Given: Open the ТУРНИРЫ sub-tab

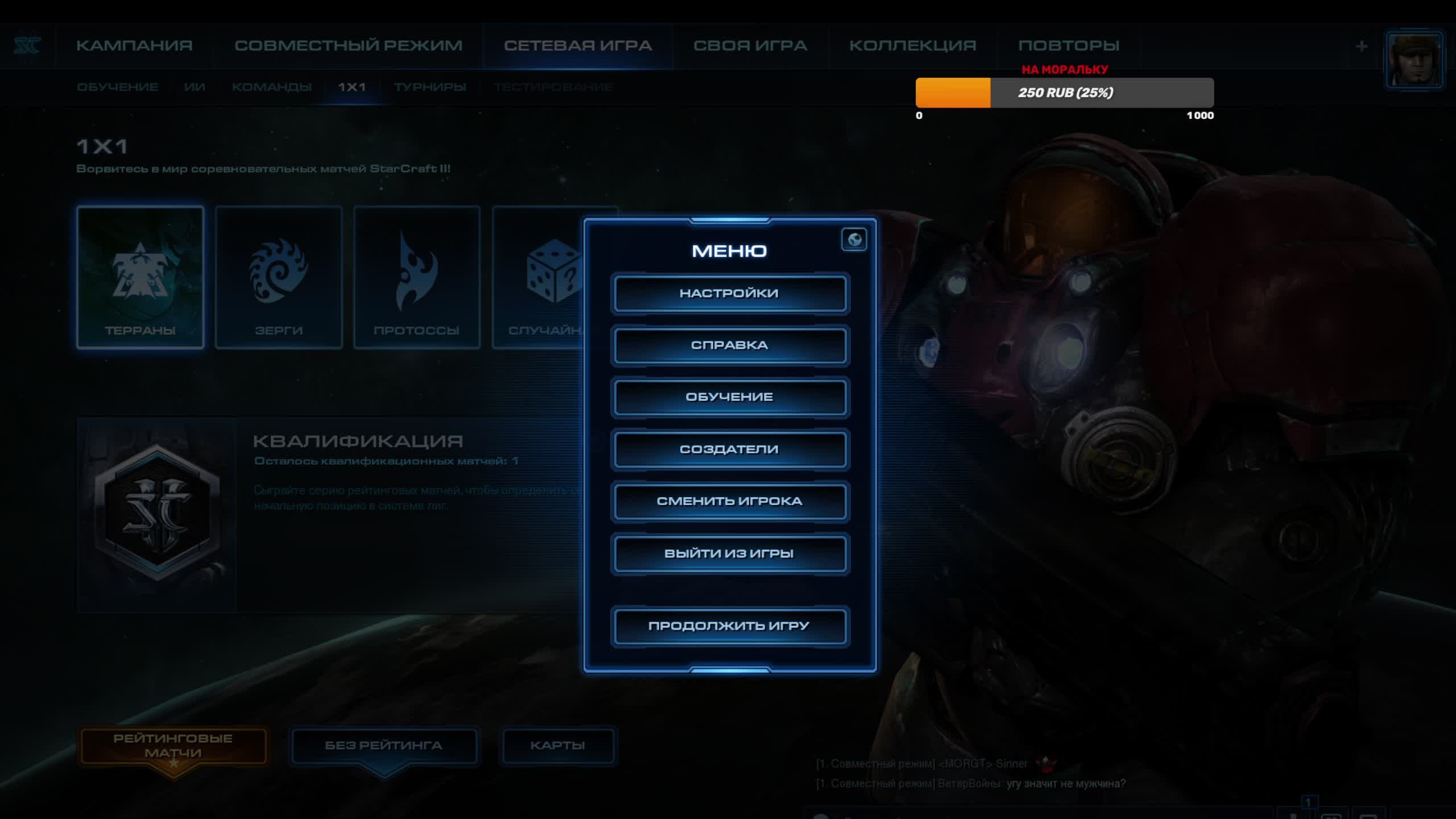Looking at the screenshot, I should click(x=429, y=86).
